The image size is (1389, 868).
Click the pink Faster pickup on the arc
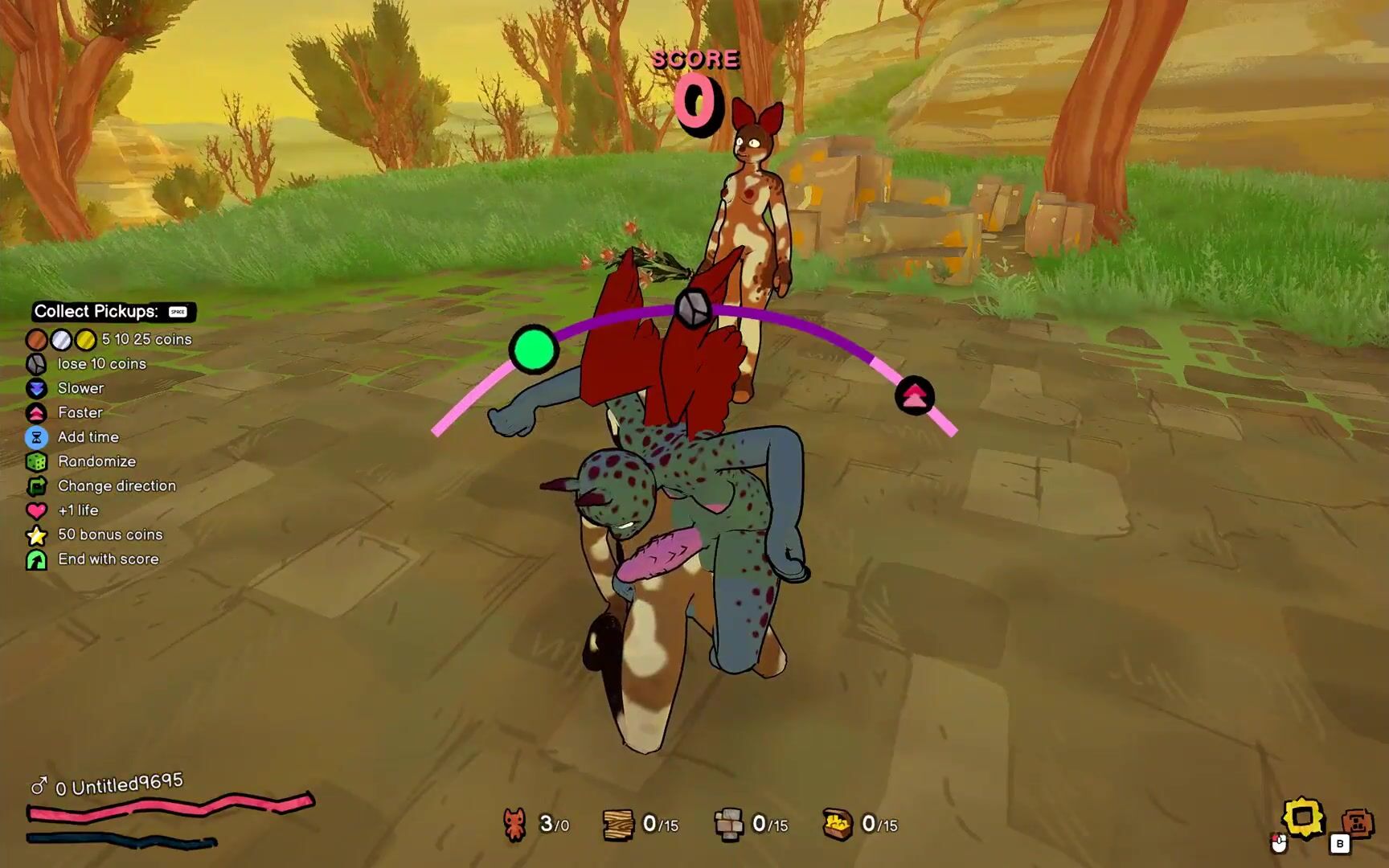pos(915,395)
